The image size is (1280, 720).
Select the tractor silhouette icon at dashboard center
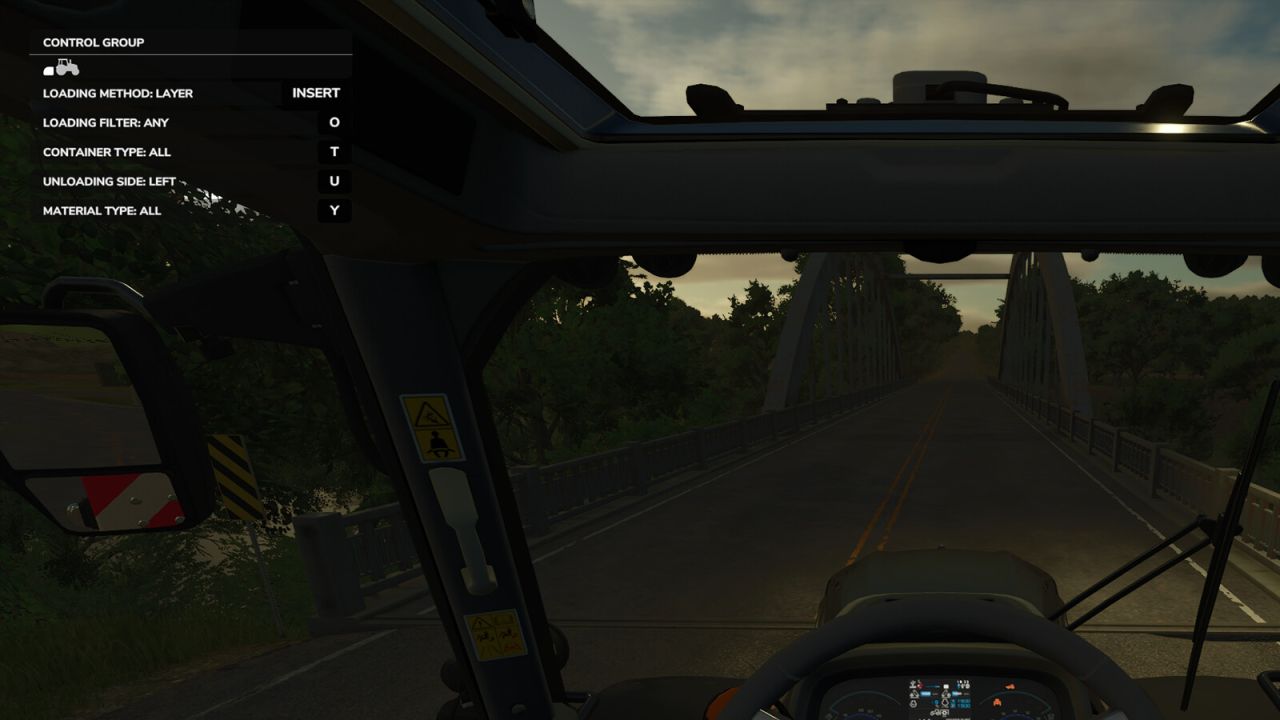(x=938, y=712)
